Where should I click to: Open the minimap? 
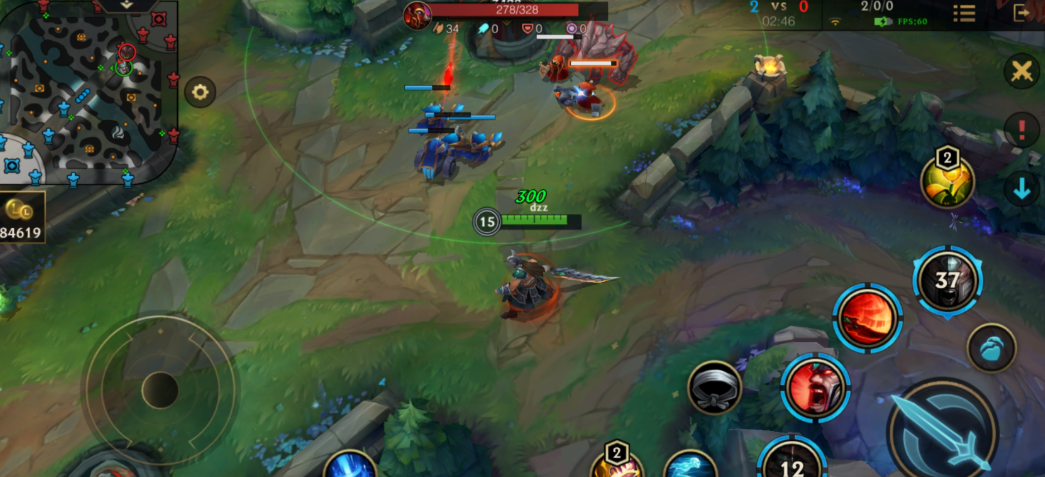tap(90, 95)
